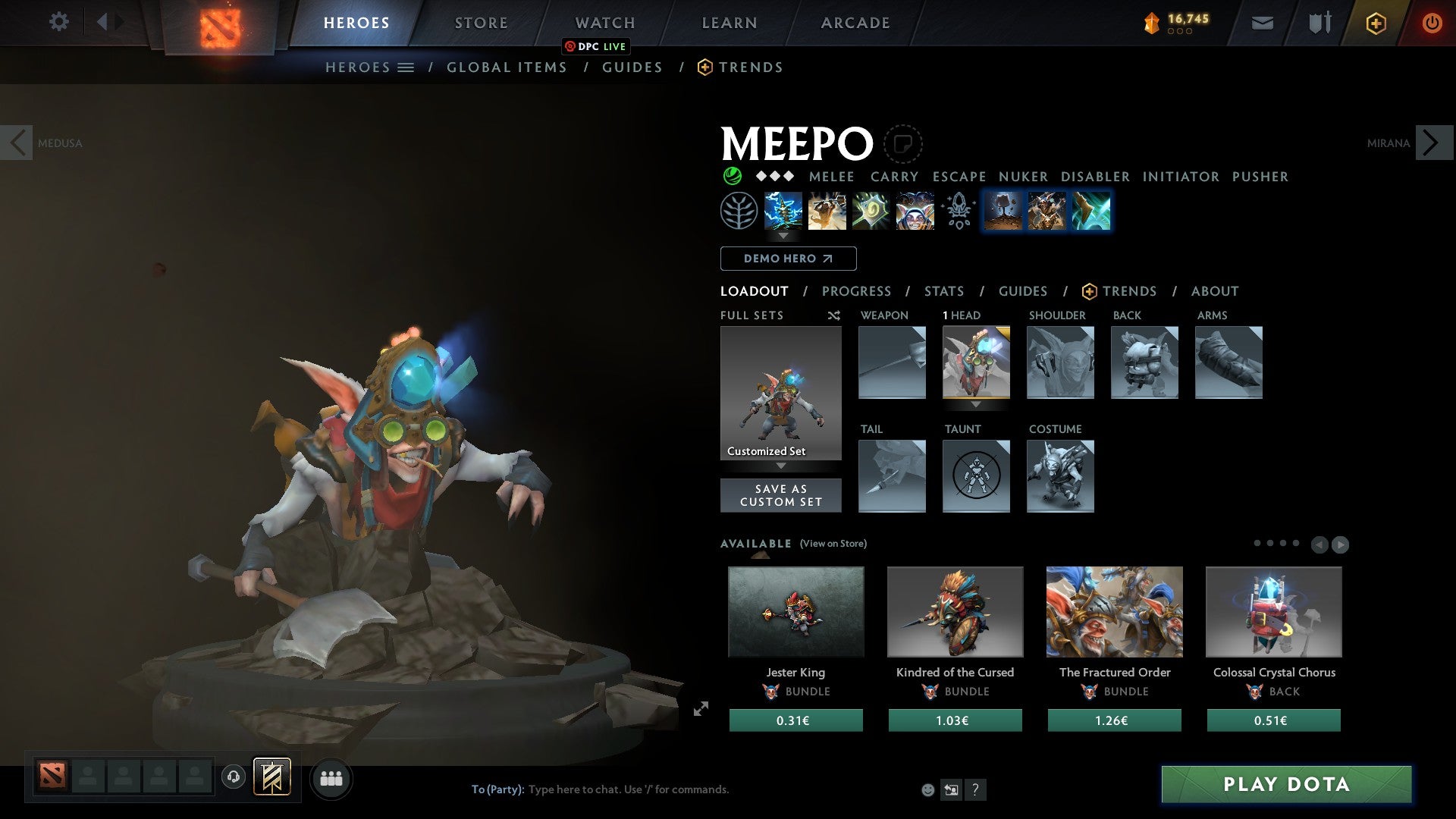Open the friends list icon

pos(331,778)
